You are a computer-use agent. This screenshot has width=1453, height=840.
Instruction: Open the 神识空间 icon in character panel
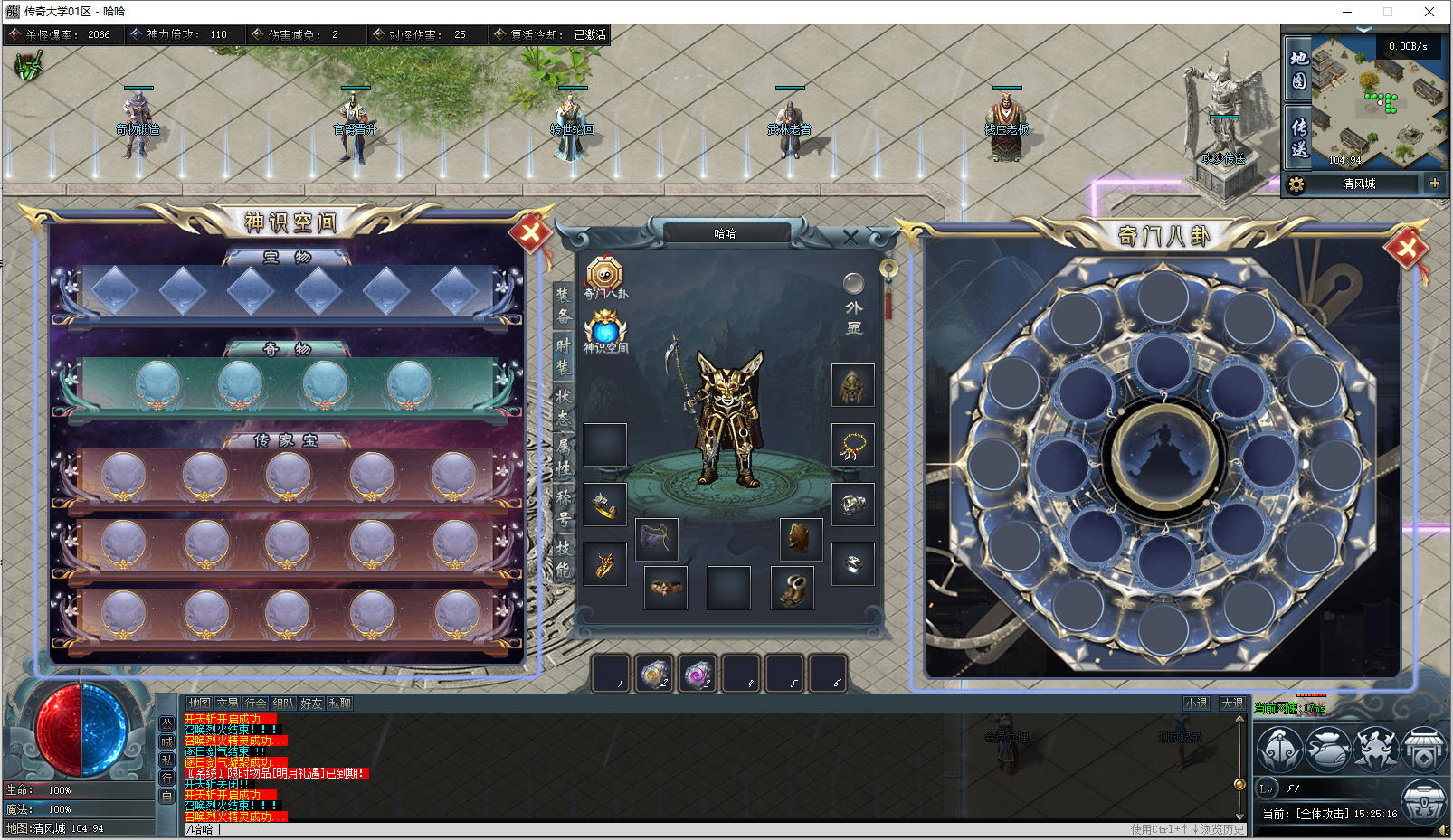point(604,329)
